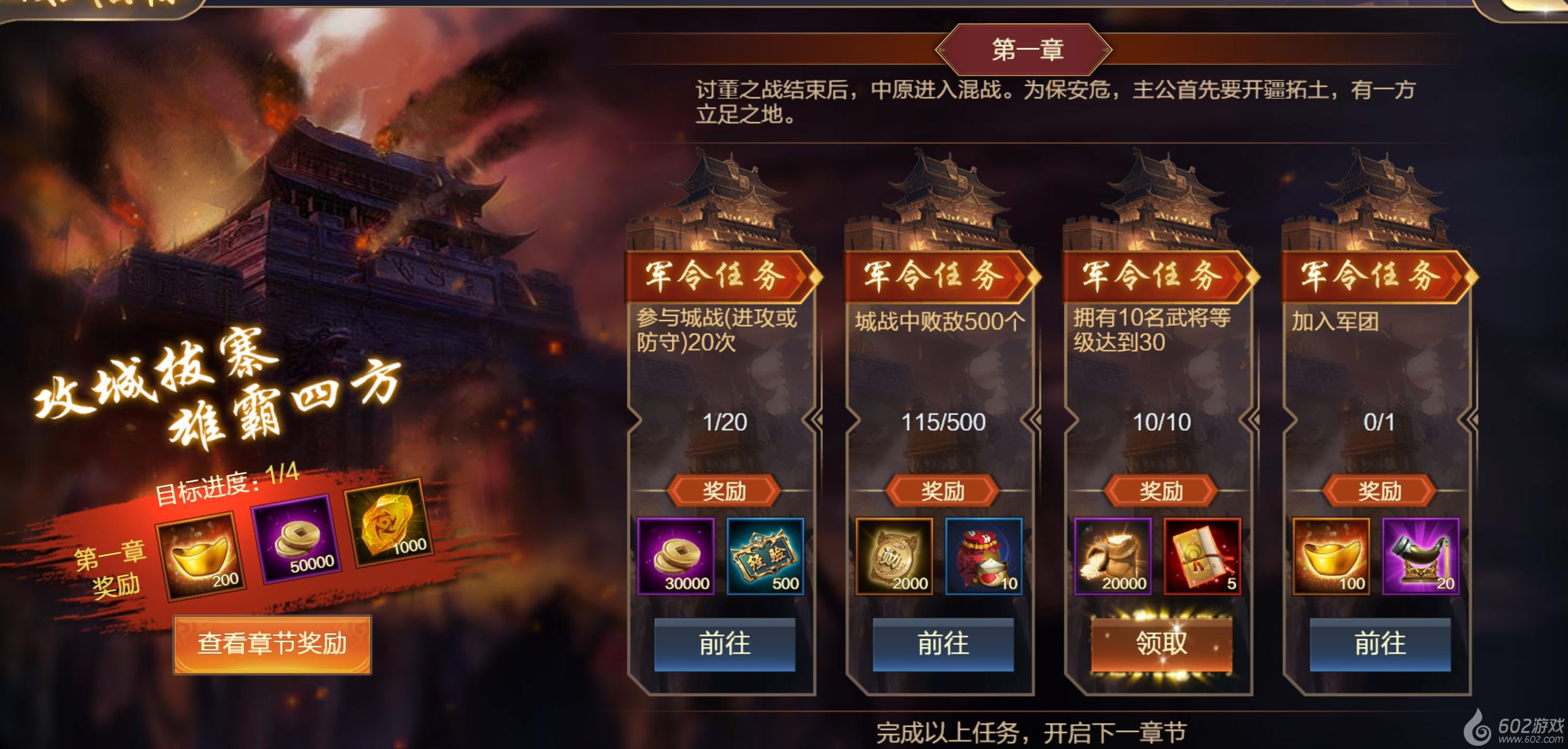Go to the join legion task (加入军团)

1380,644
